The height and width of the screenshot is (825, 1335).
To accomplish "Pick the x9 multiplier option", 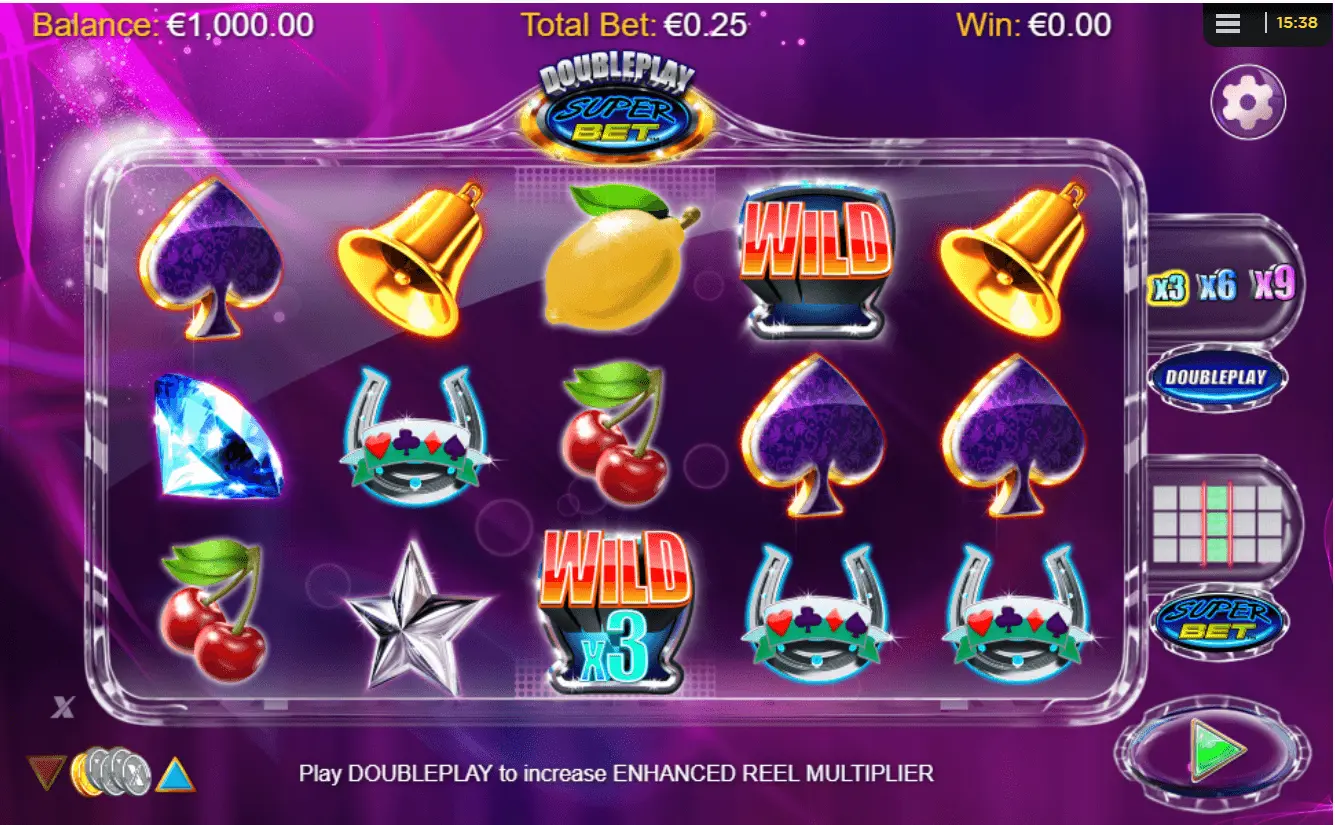I will point(1273,285).
